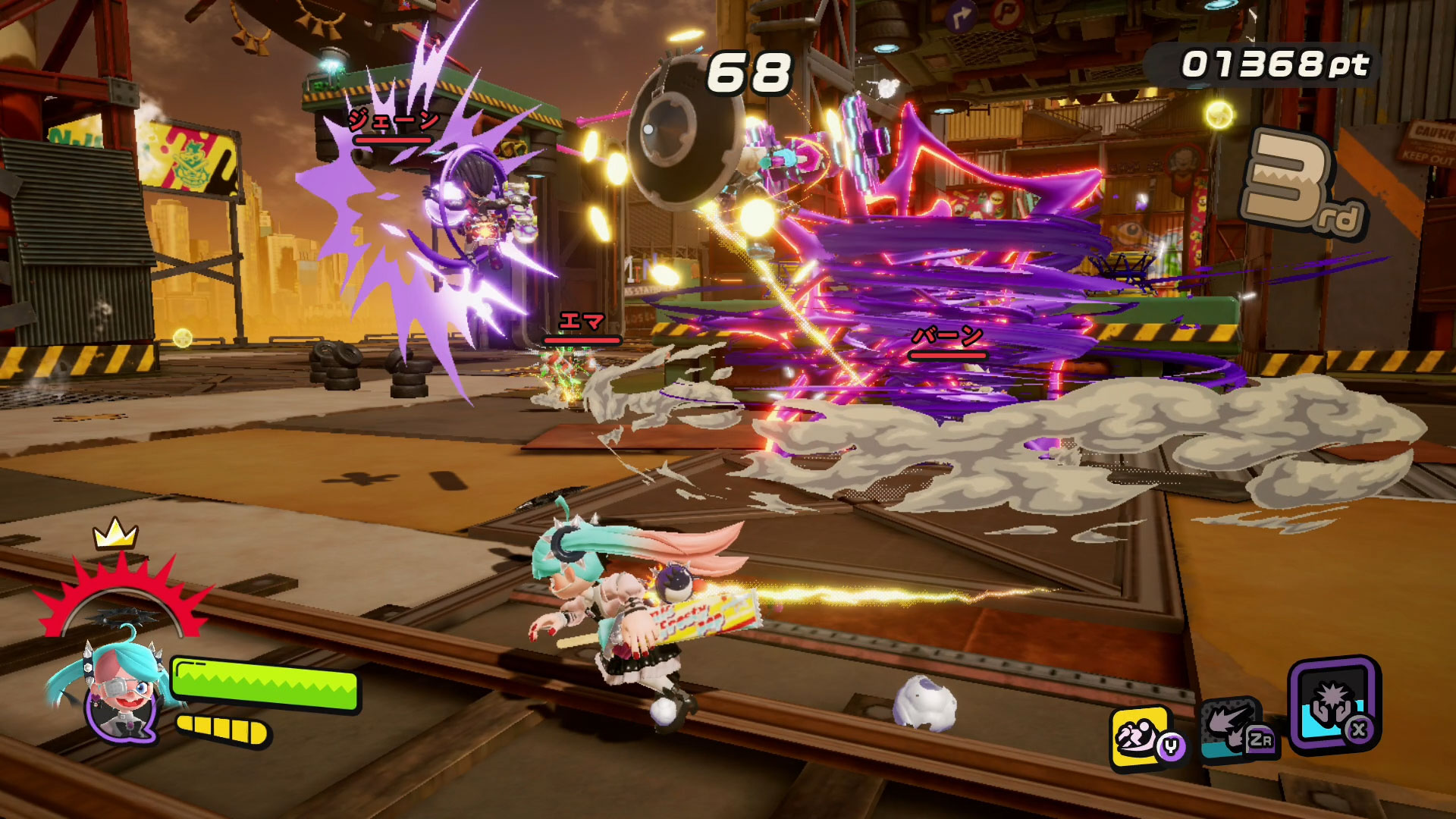1456x819 pixels.
Task: Click the gold crown above the red gauge
Action: point(115,534)
